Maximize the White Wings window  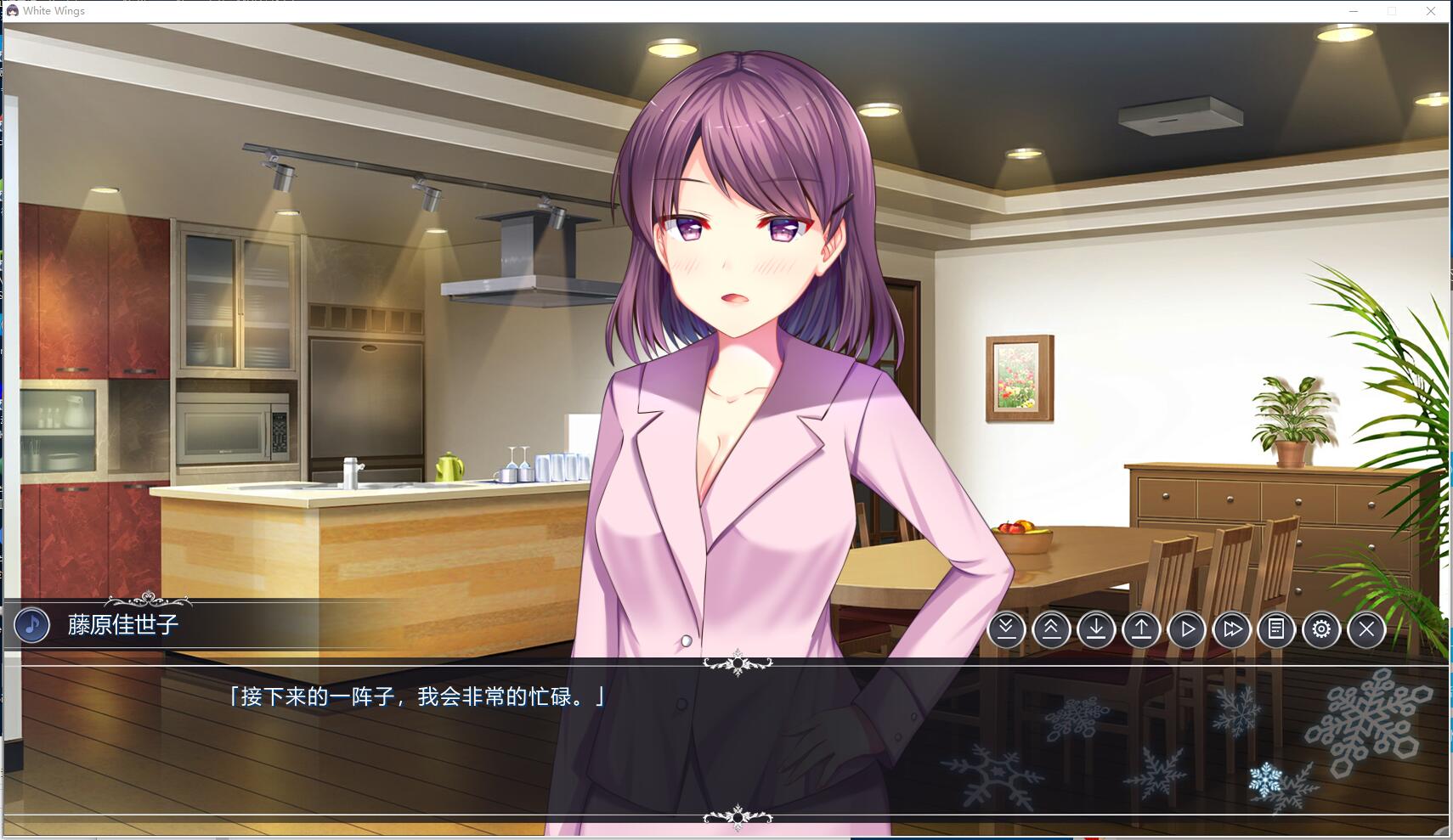[x=1392, y=10]
